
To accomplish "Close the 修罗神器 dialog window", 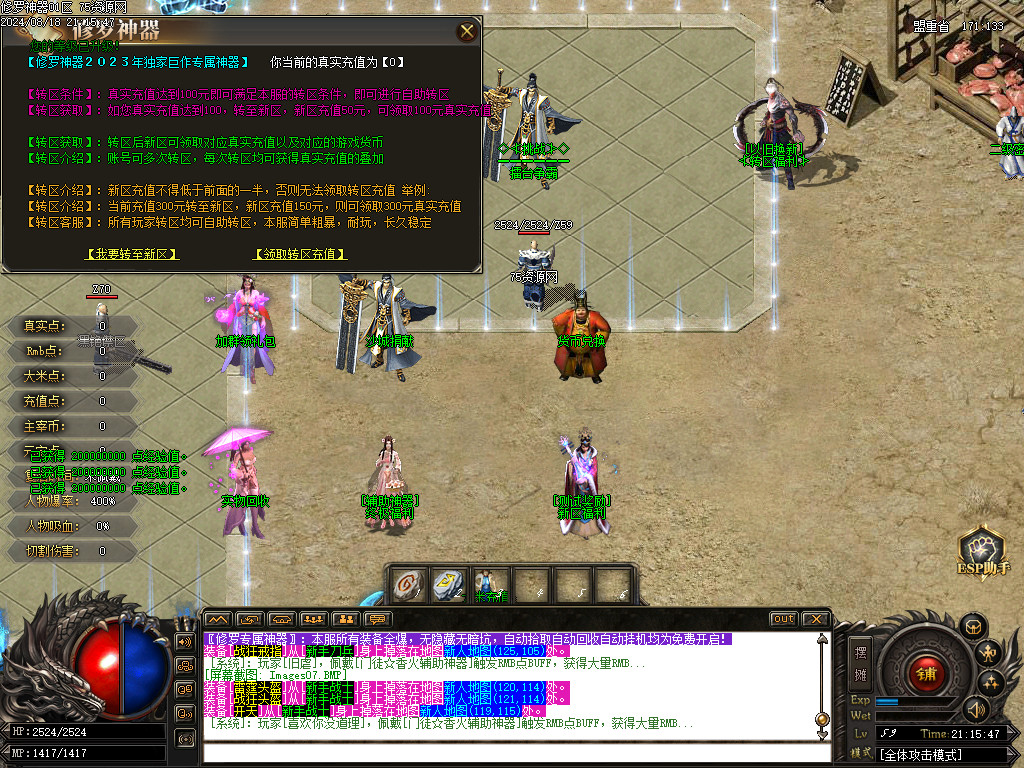I will point(467,31).
